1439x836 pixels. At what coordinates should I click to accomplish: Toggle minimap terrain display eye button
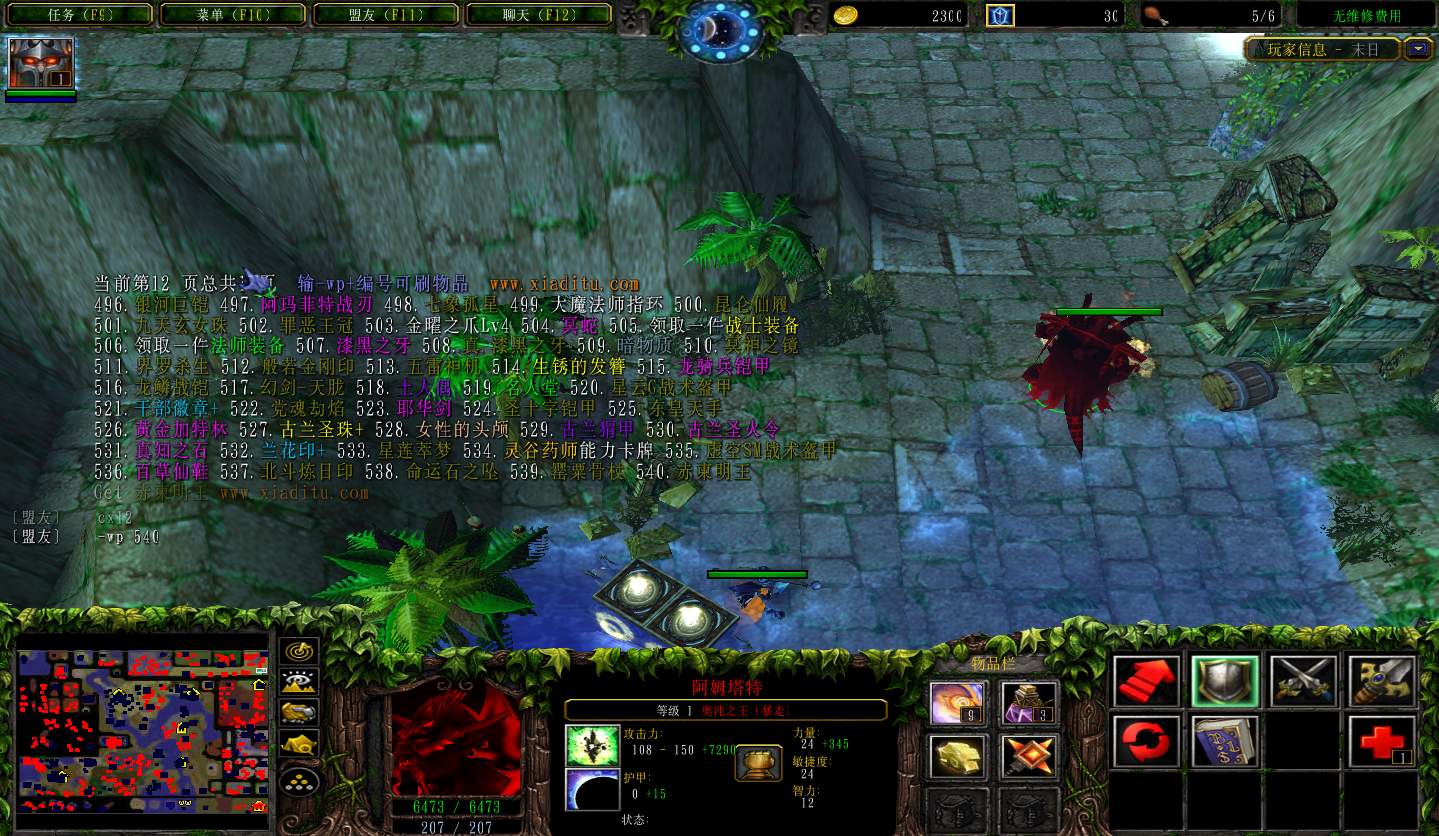pyautogui.click(x=299, y=682)
